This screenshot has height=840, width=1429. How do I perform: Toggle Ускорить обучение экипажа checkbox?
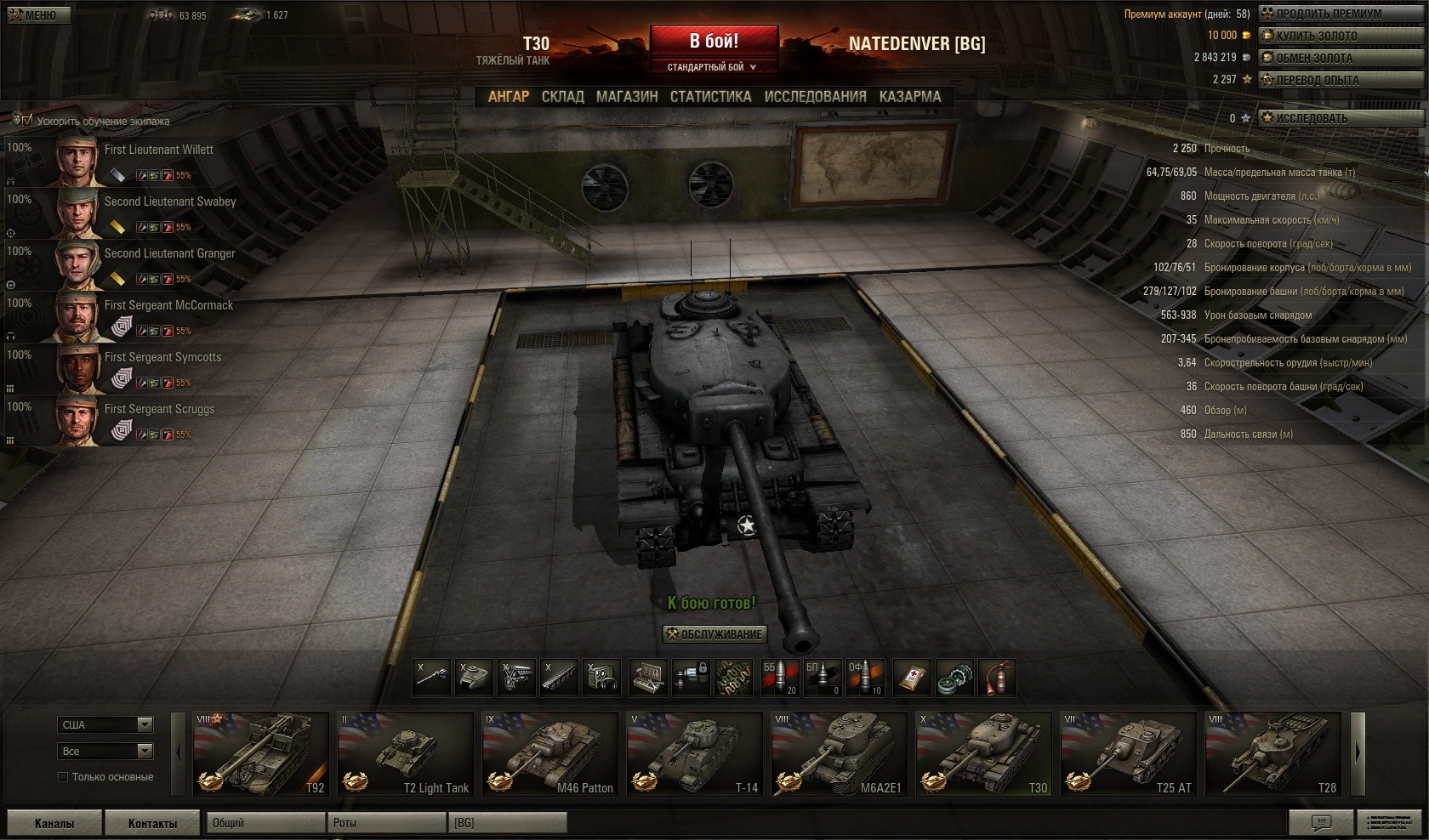[x=26, y=121]
